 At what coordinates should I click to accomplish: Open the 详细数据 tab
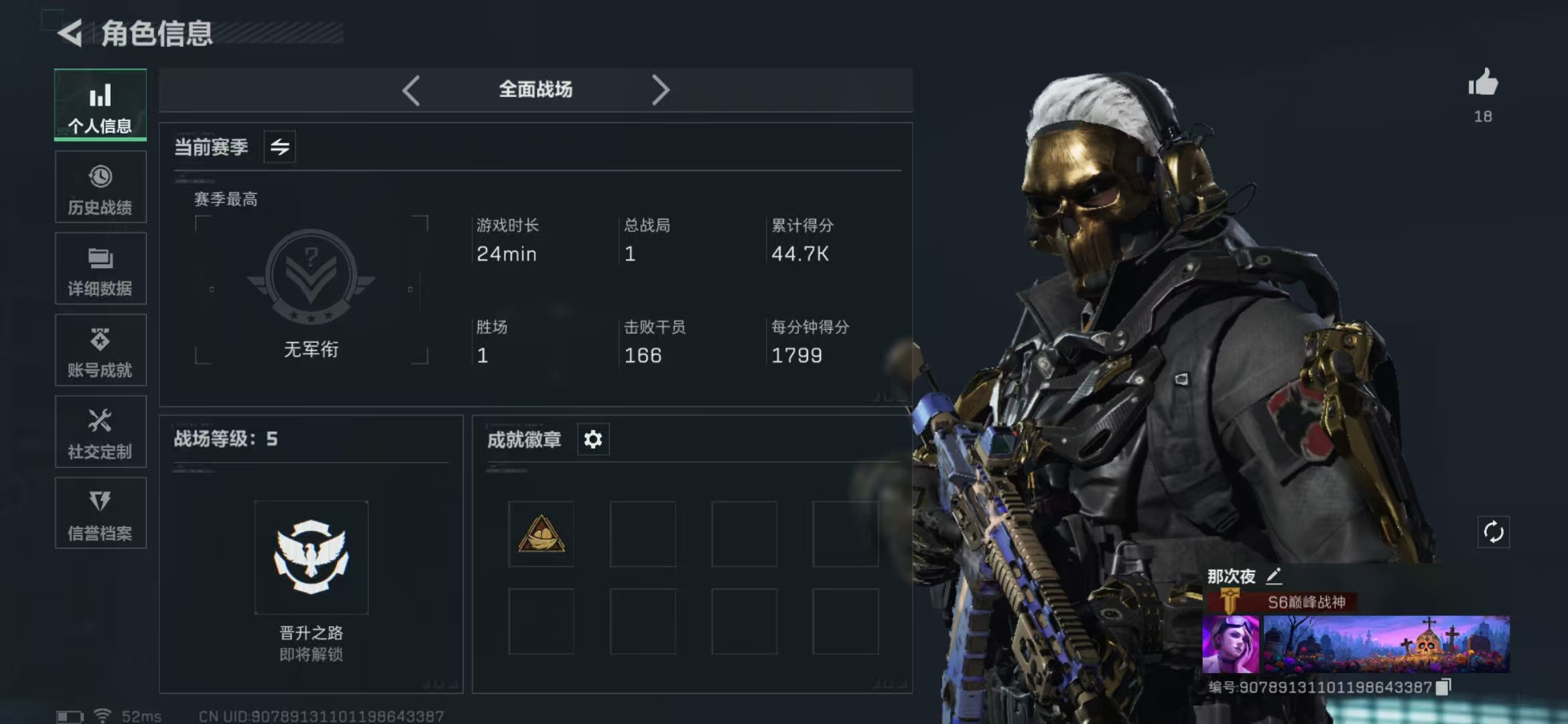click(101, 269)
